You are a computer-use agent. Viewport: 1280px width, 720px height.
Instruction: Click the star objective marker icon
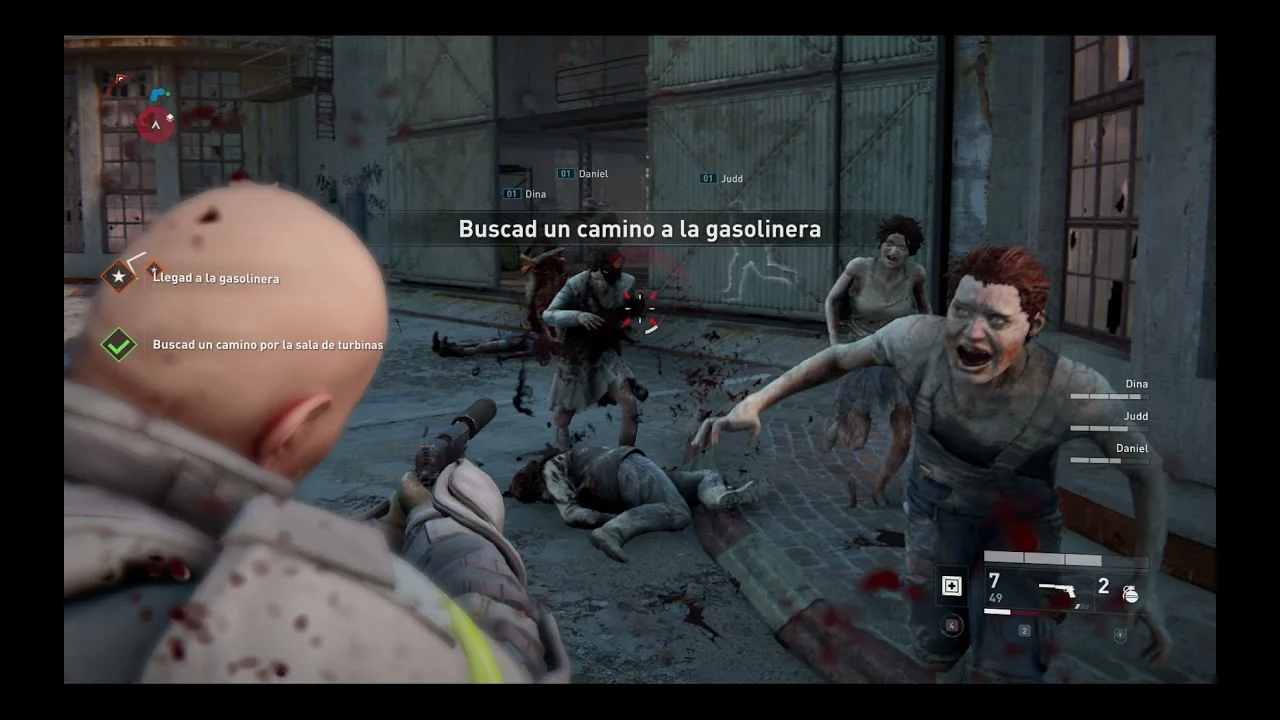[119, 276]
